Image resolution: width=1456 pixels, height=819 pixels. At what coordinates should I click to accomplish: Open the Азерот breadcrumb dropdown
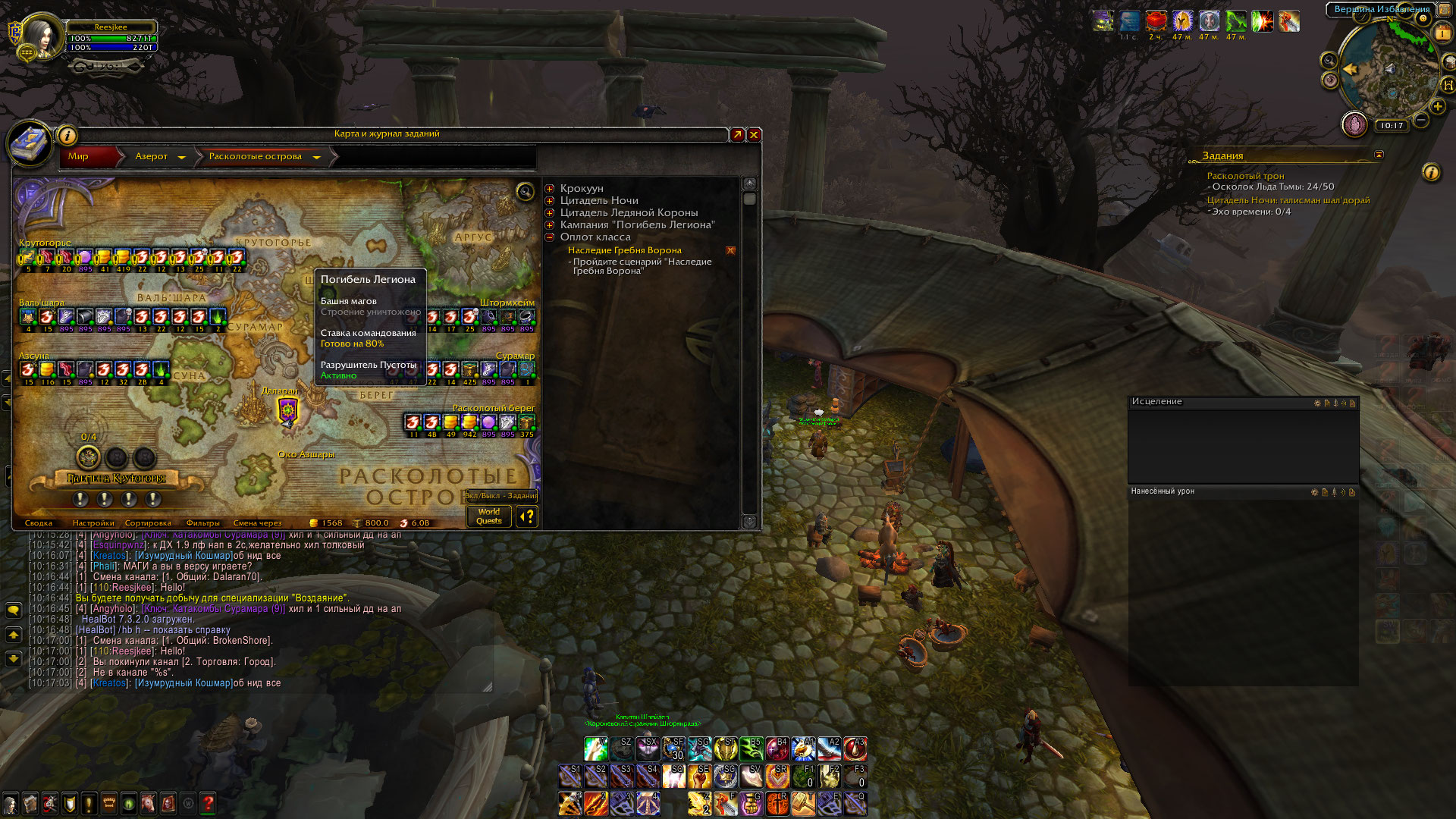181,157
